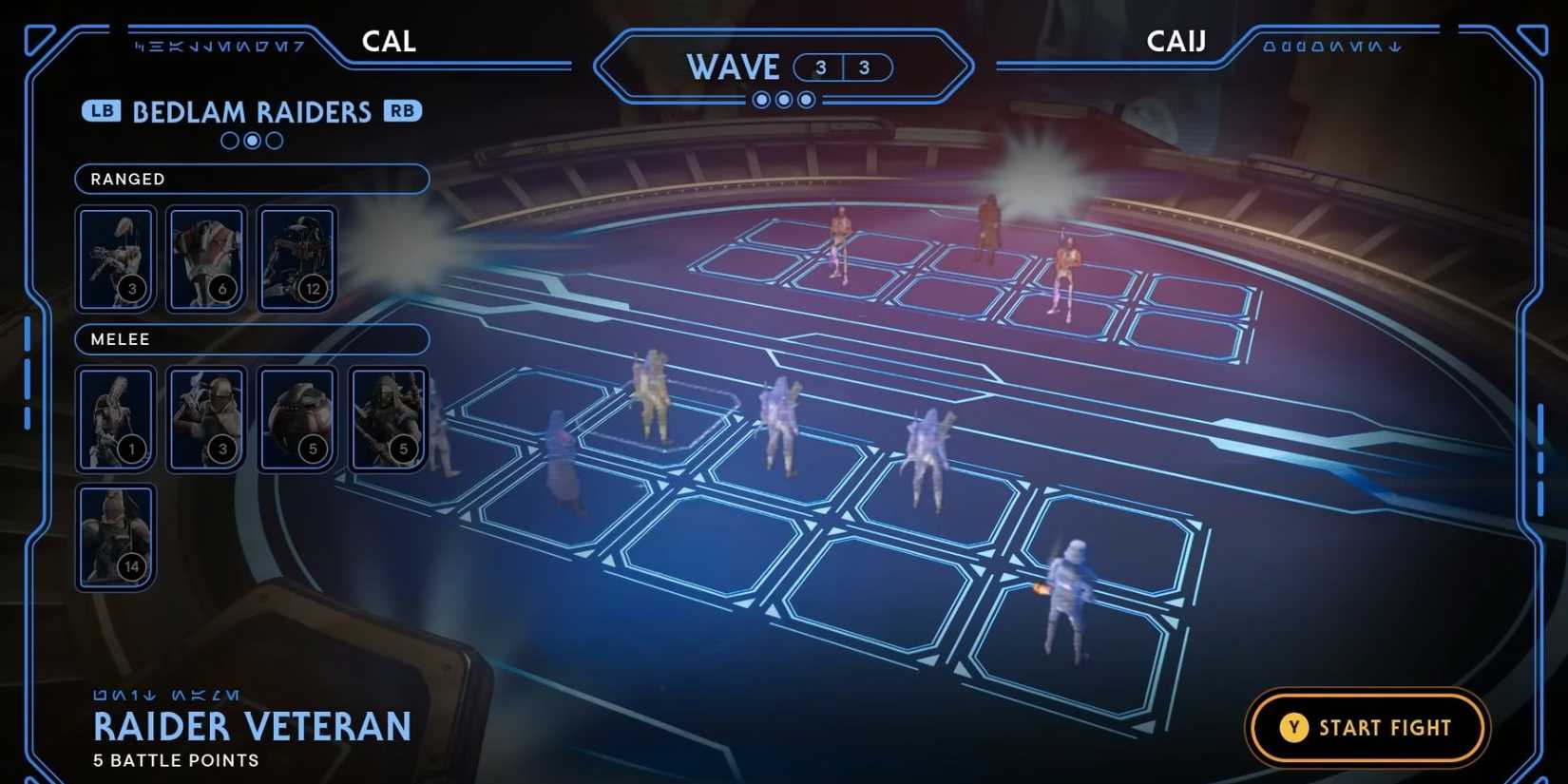Click the BEDLAM RAIDERS faction label
This screenshot has height=784, width=1568.
pos(253,111)
